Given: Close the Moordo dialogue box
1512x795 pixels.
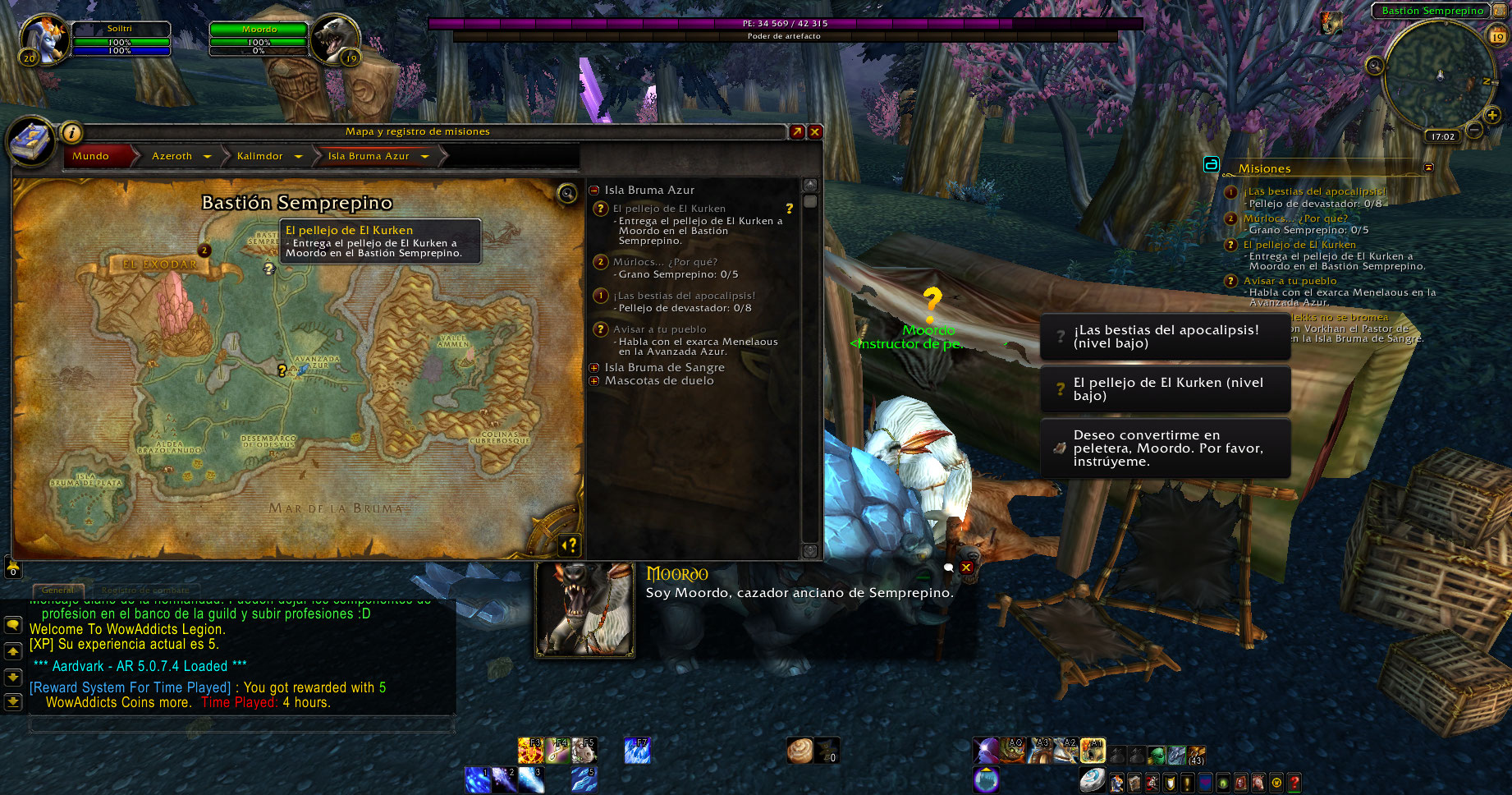Looking at the screenshot, I should pos(966,568).
